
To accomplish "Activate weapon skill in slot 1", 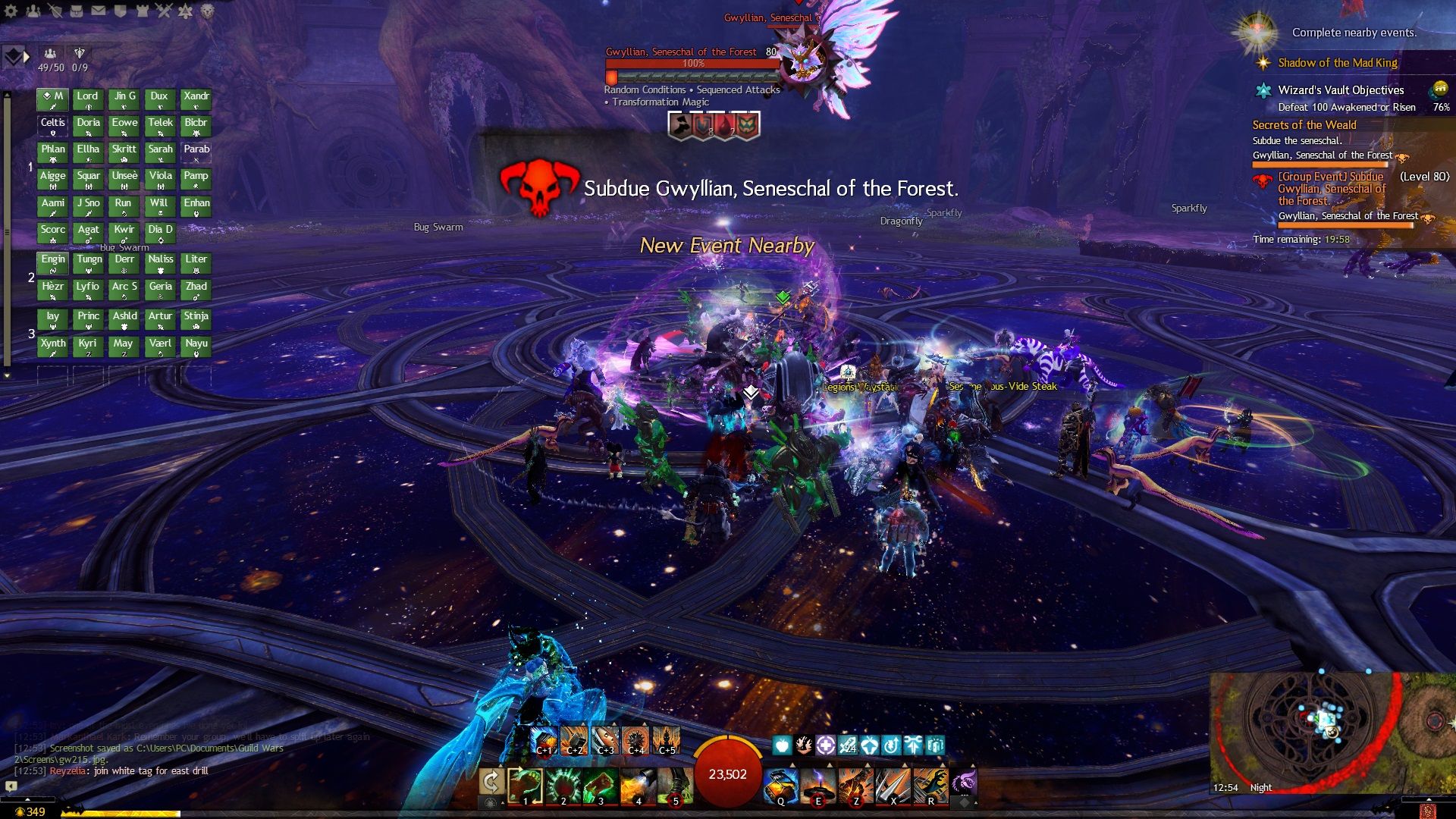I will (525, 786).
